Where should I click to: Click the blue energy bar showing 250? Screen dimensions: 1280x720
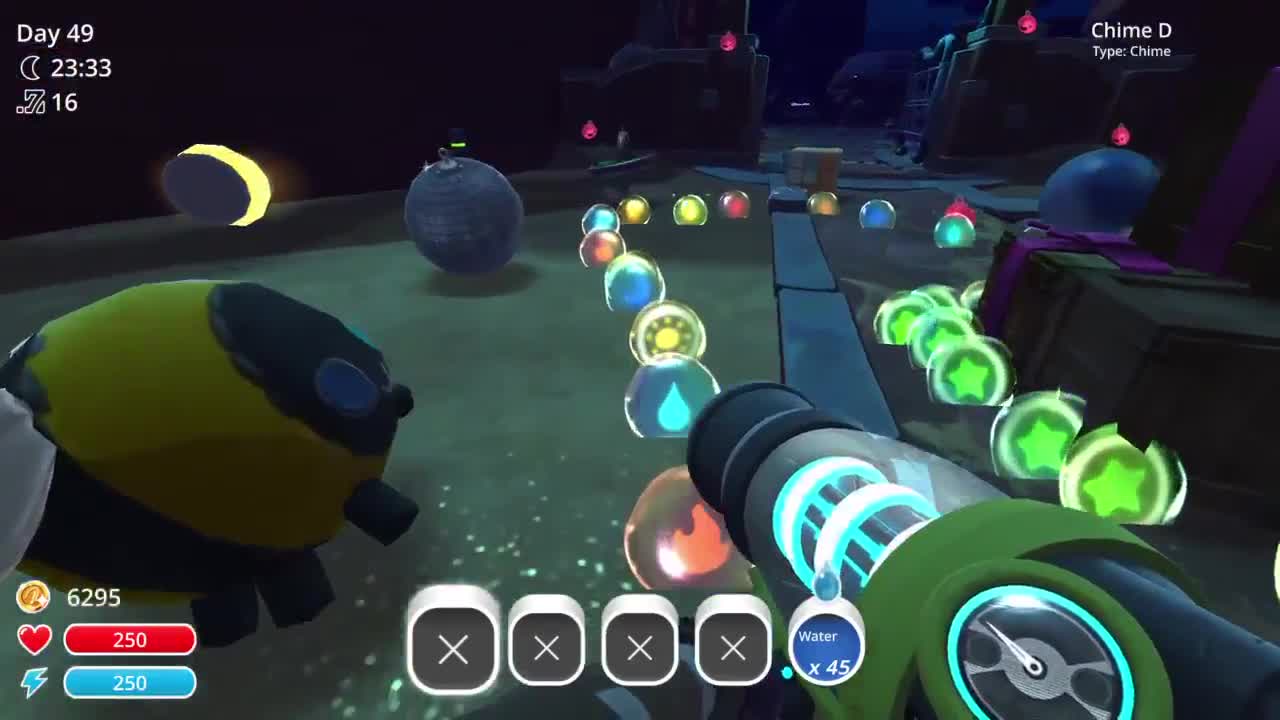point(130,684)
